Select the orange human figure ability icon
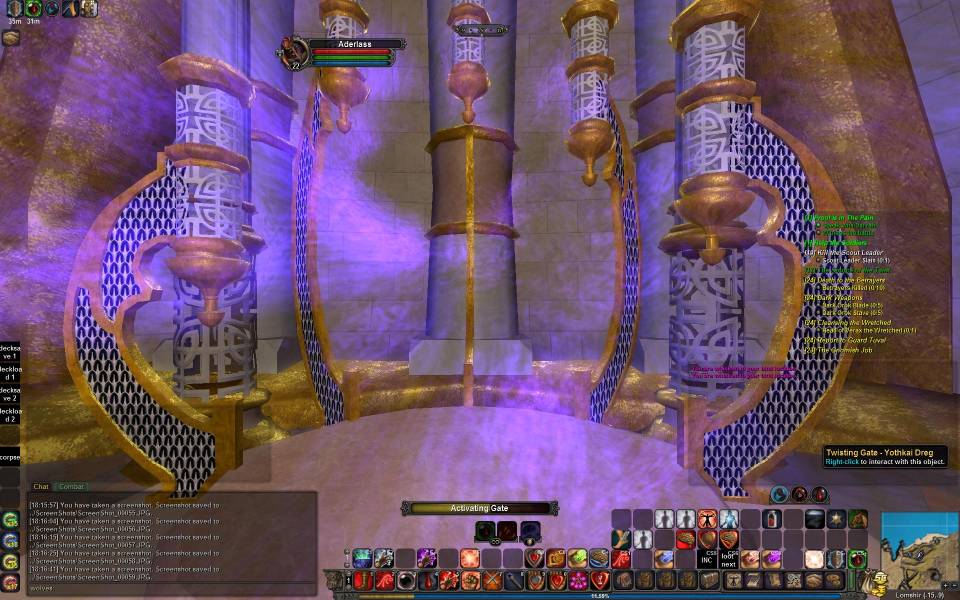 pyautogui.click(x=707, y=519)
